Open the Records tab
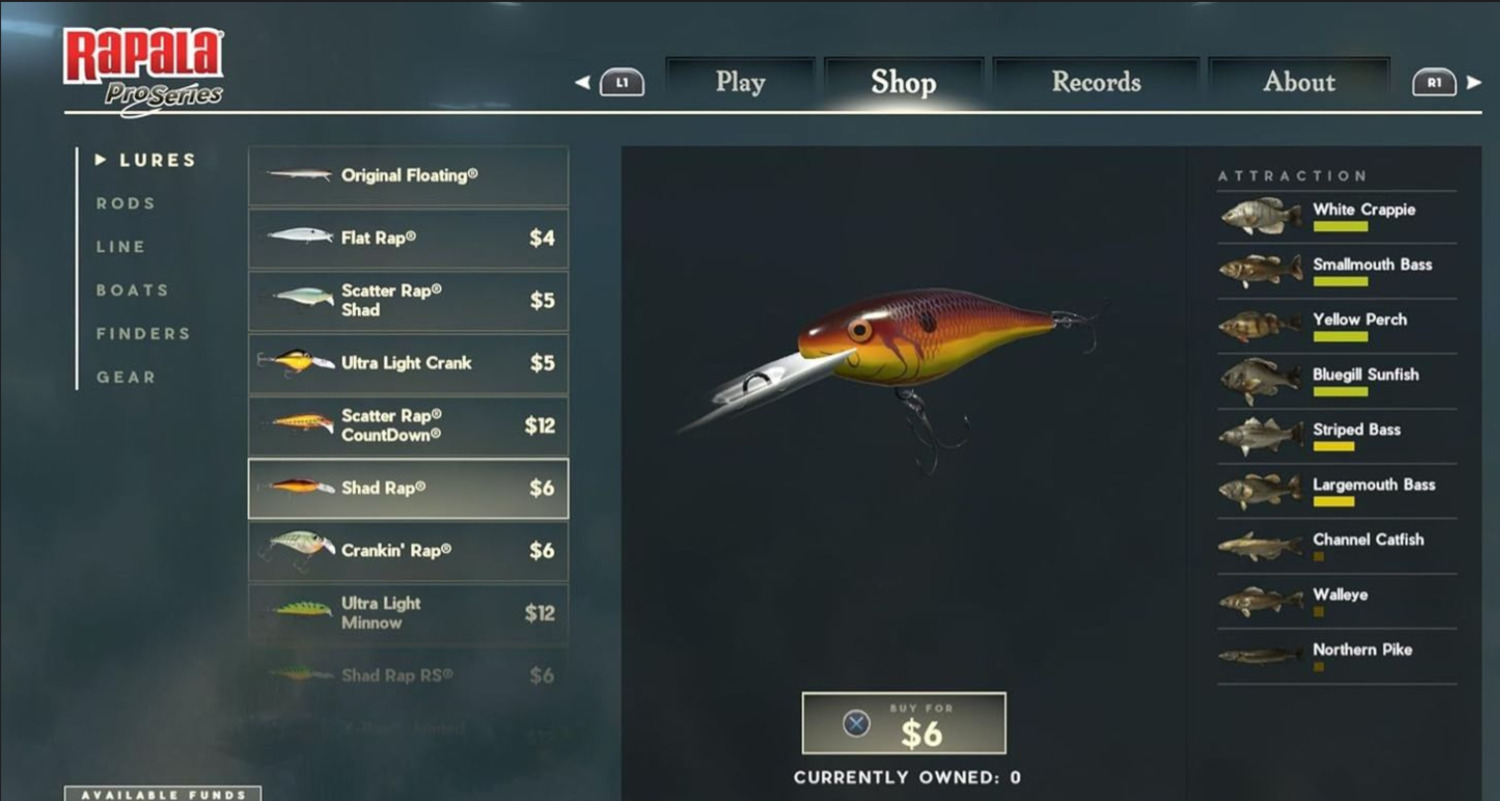1500x801 pixels. pyautogui.click(x=1096, y=82)
